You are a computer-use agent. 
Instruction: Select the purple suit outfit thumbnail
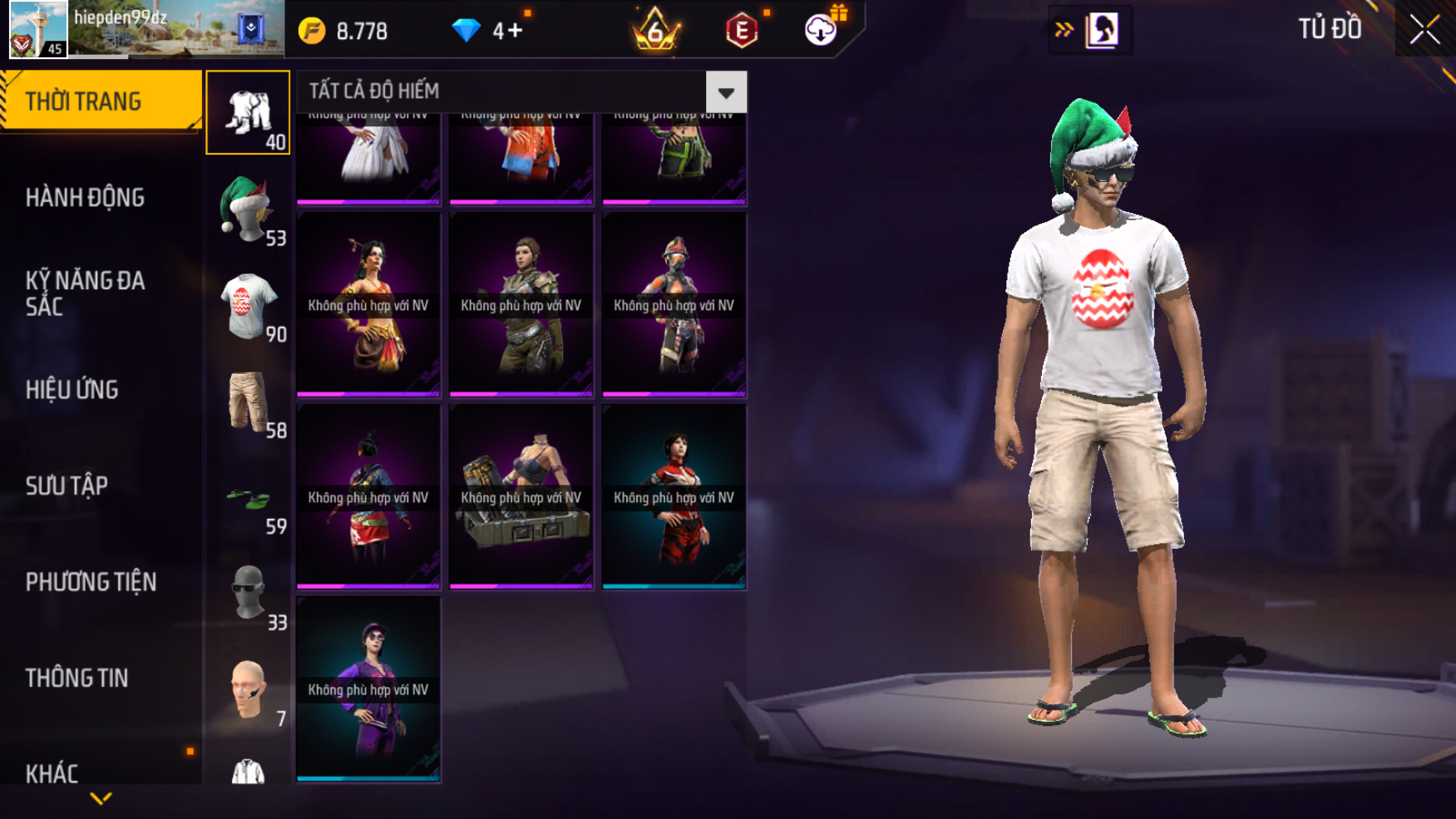tap(368, 689)
